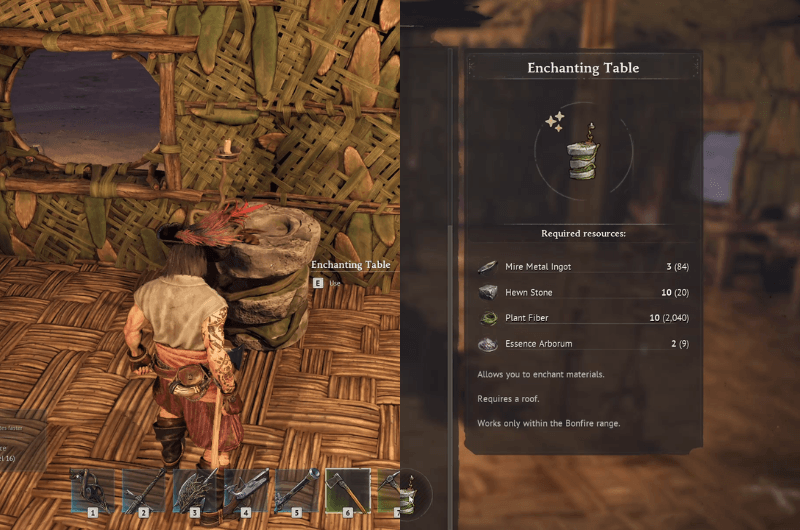The height and width of the screenshot is (530, 800).
Task: Select the Essence Arborum resource row
Action: tap(584, 345)
